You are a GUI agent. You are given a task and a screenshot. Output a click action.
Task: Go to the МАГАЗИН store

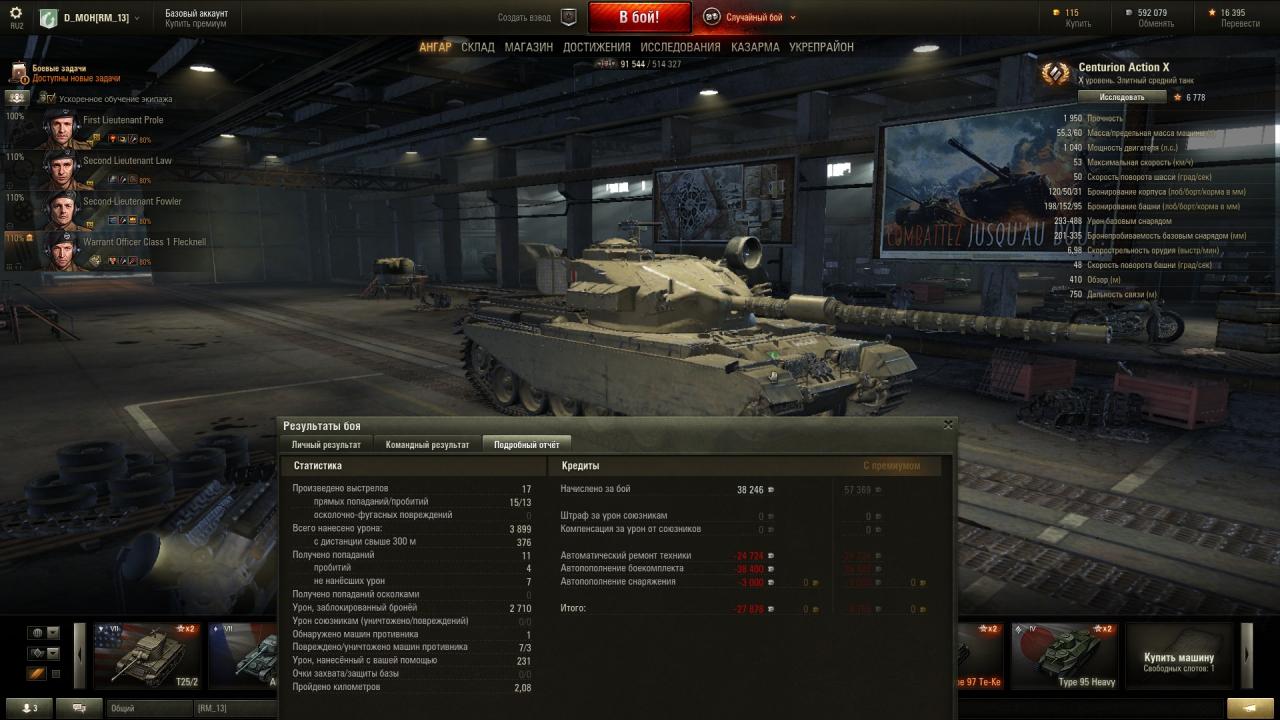click(x=528, y=47)
